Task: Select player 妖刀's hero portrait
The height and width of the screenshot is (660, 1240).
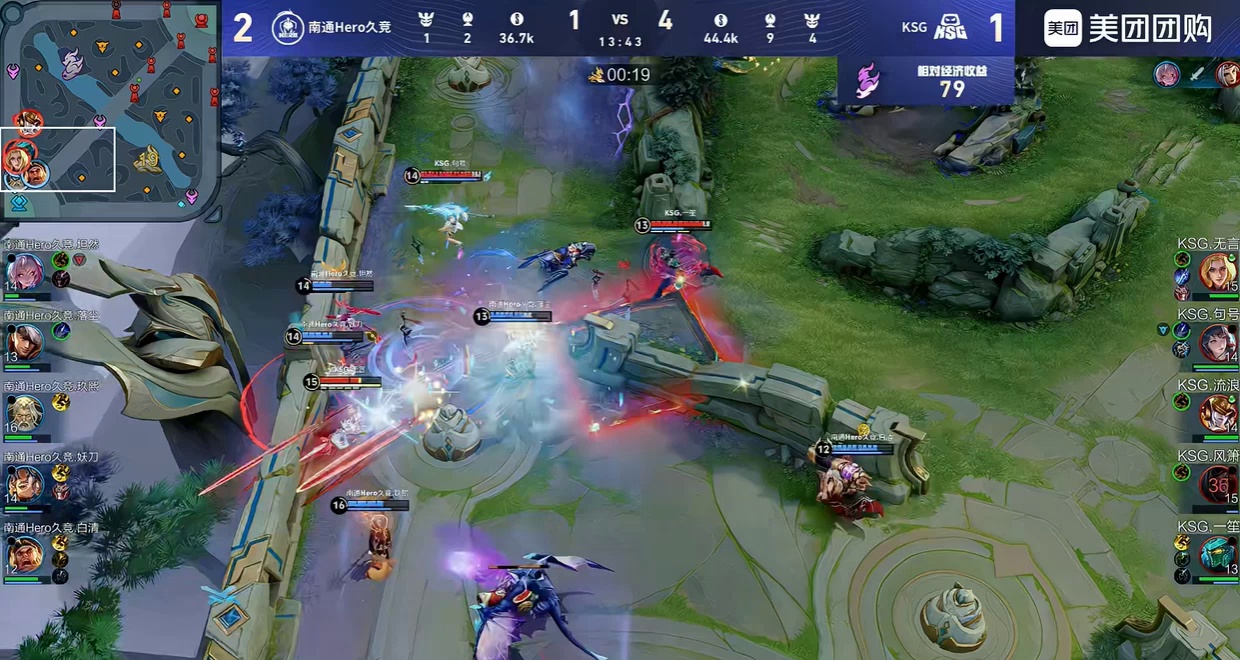Action: click(24, 484)
